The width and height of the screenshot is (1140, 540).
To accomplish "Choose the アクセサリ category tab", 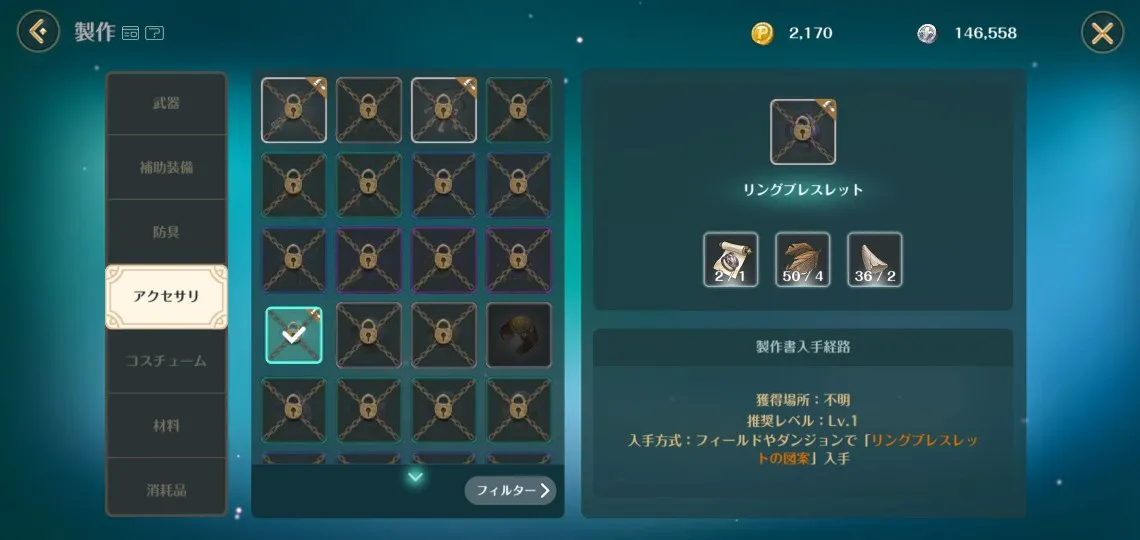I will pyautogui.click(x=166, y=296).
